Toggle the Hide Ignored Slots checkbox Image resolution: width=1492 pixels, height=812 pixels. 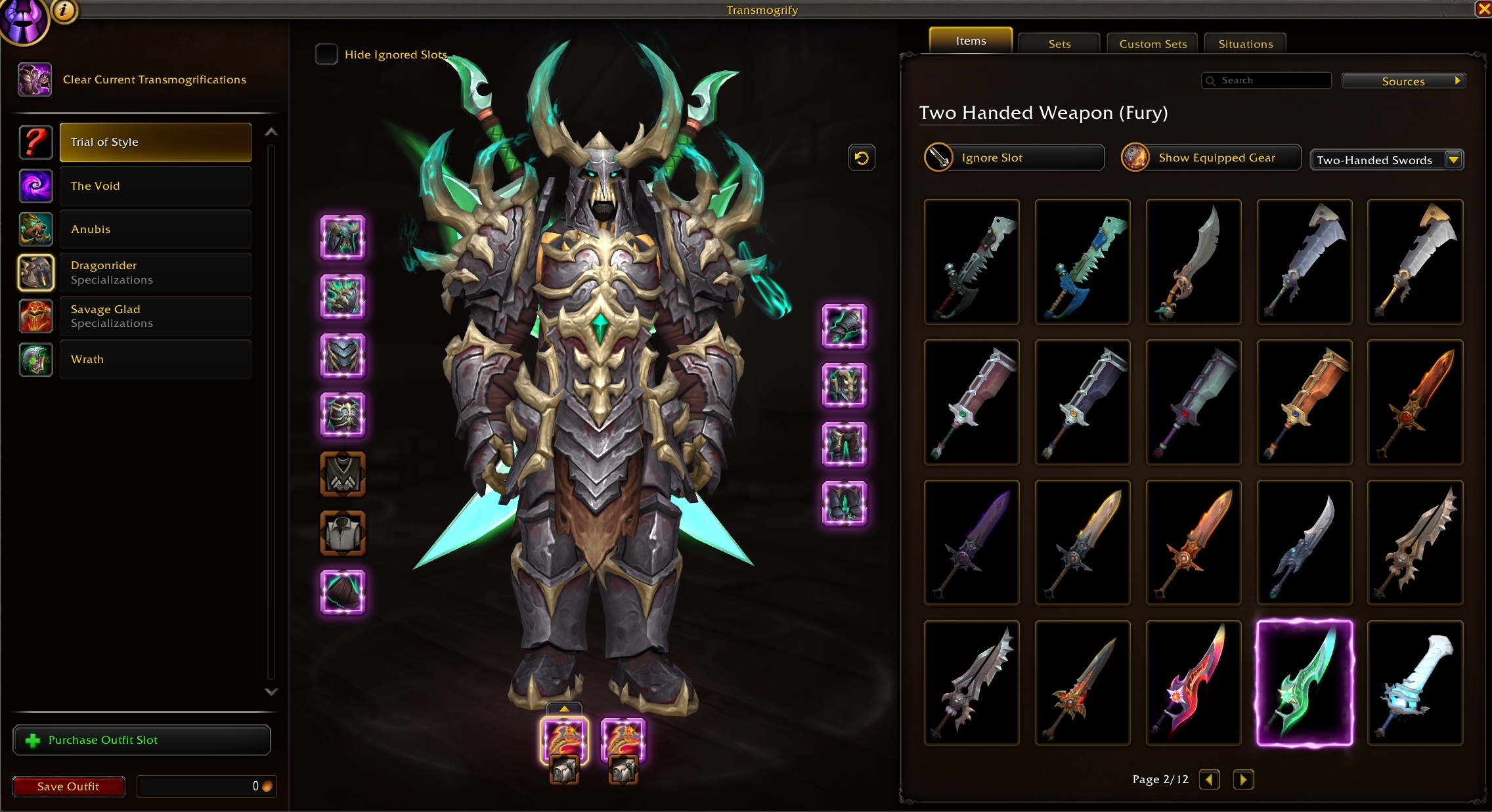pos(326,54)
